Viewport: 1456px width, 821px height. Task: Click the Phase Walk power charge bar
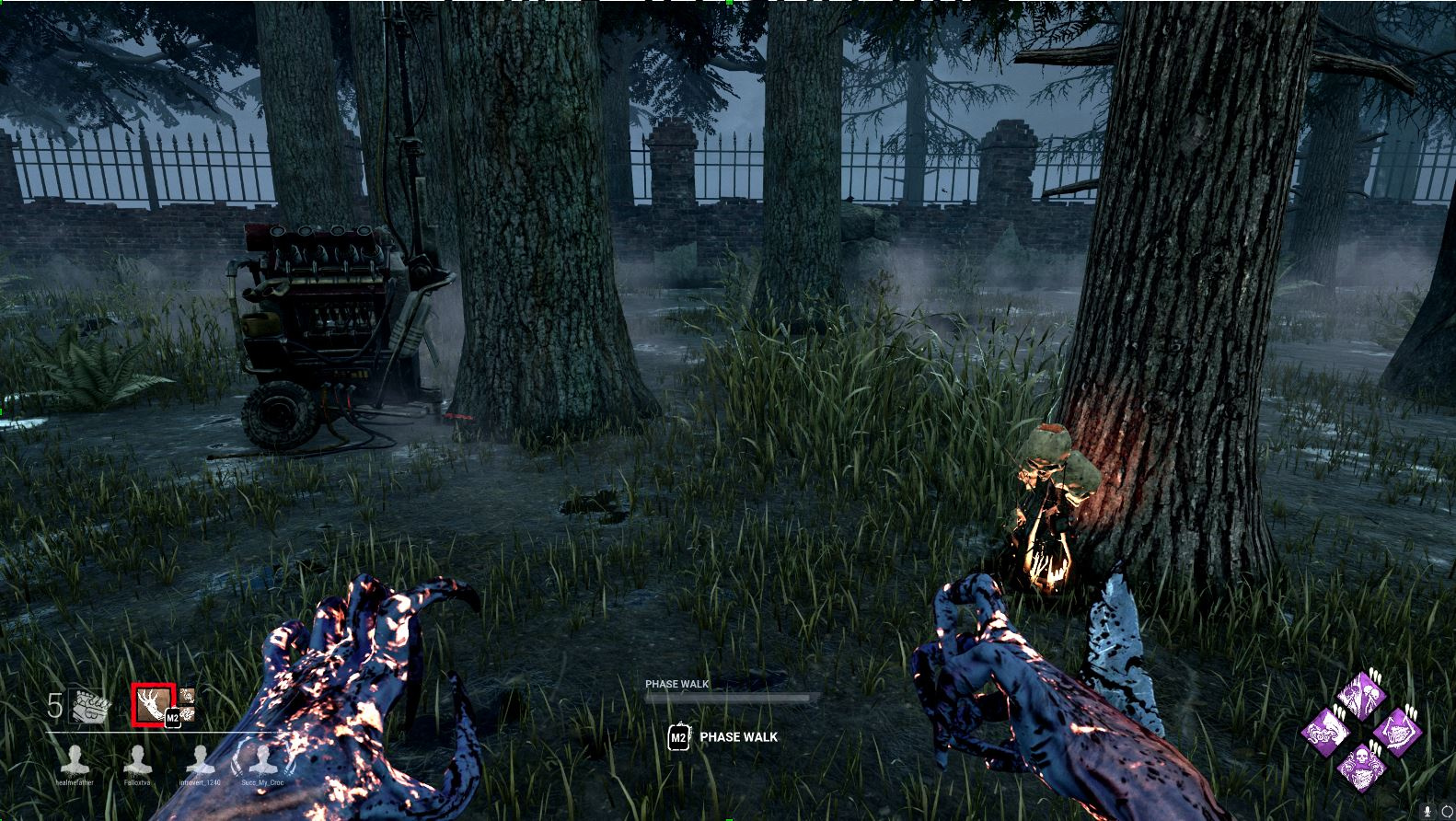pos(727,695)
